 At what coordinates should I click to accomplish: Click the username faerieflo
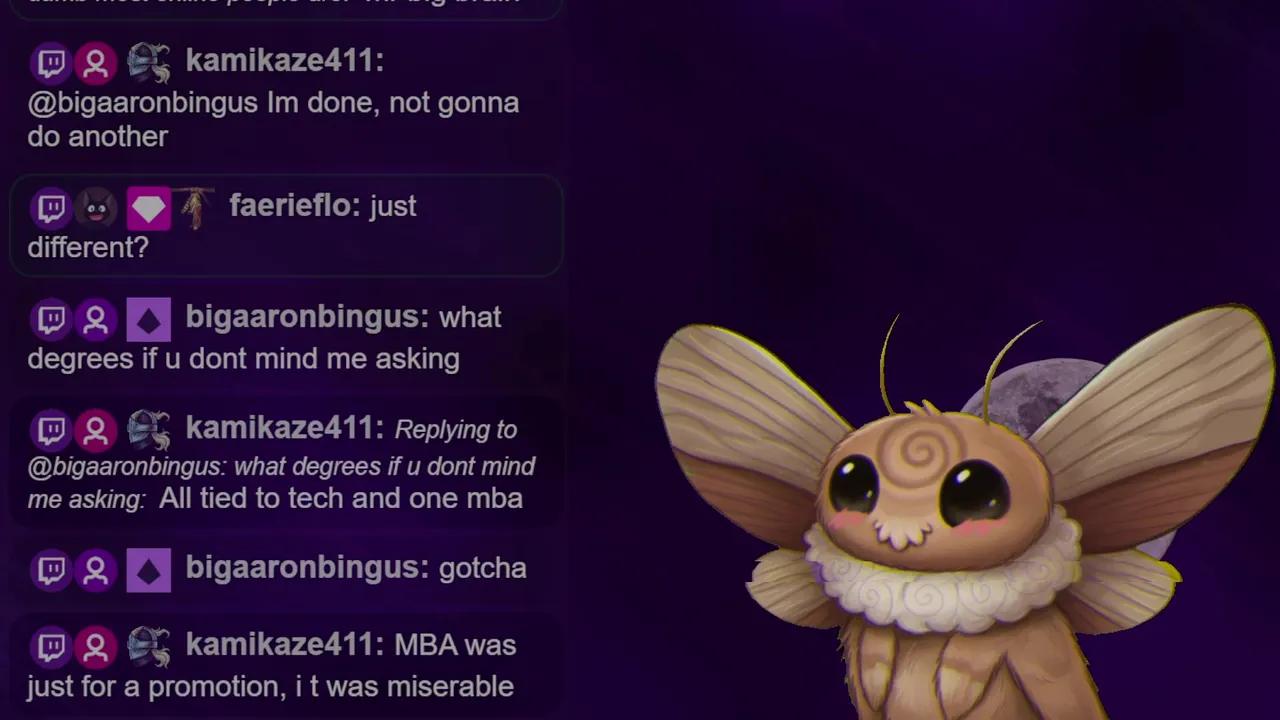coord(291,207)
